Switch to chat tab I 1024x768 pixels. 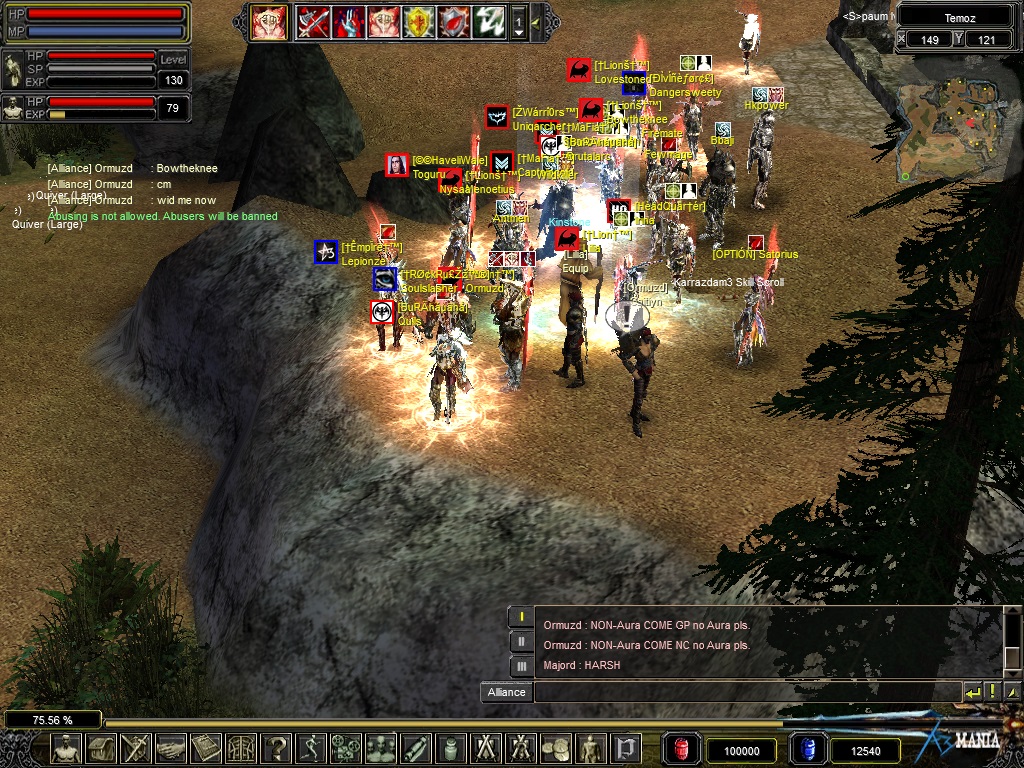[521, 617]
